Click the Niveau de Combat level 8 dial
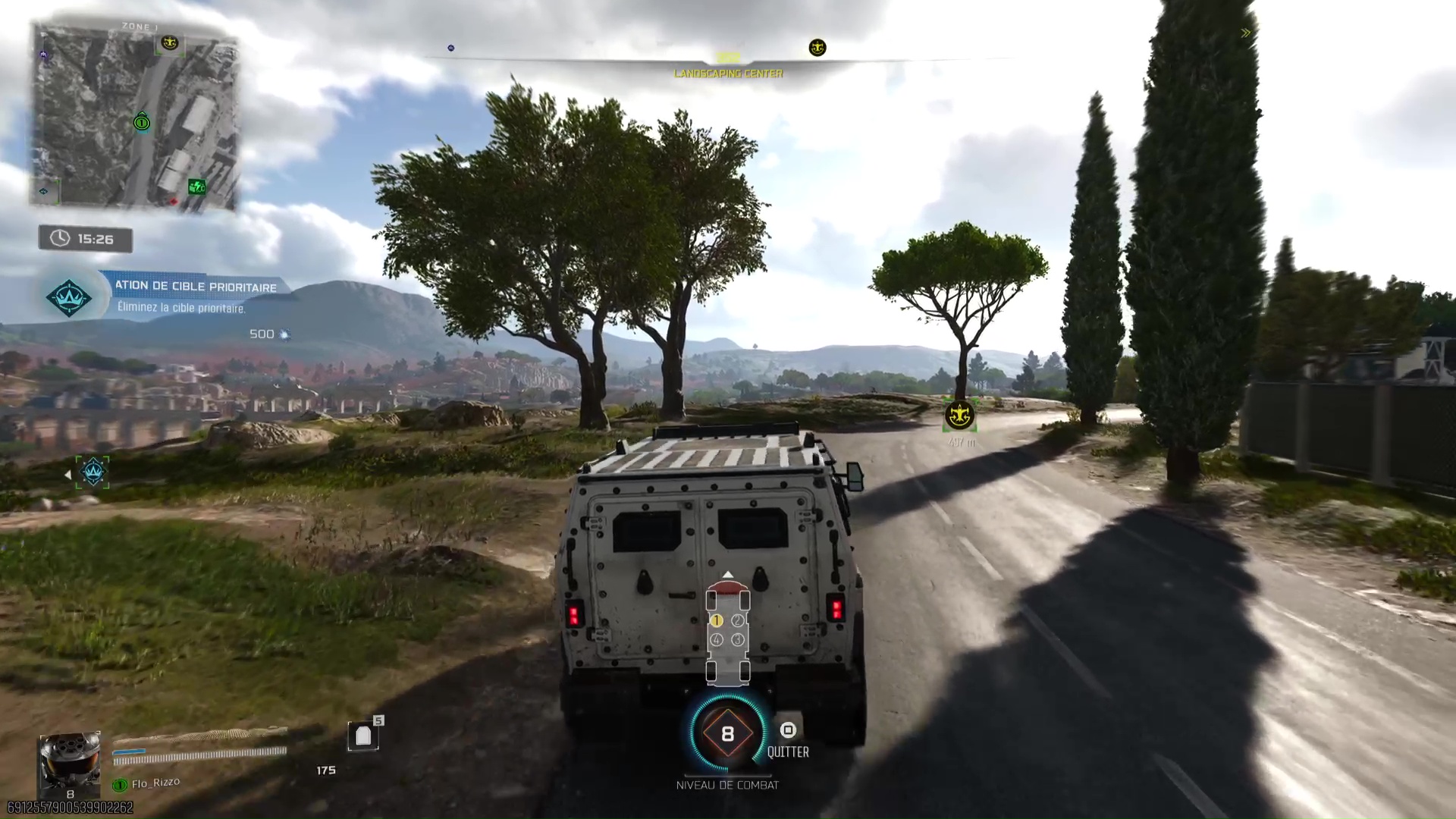 (729, 733)
